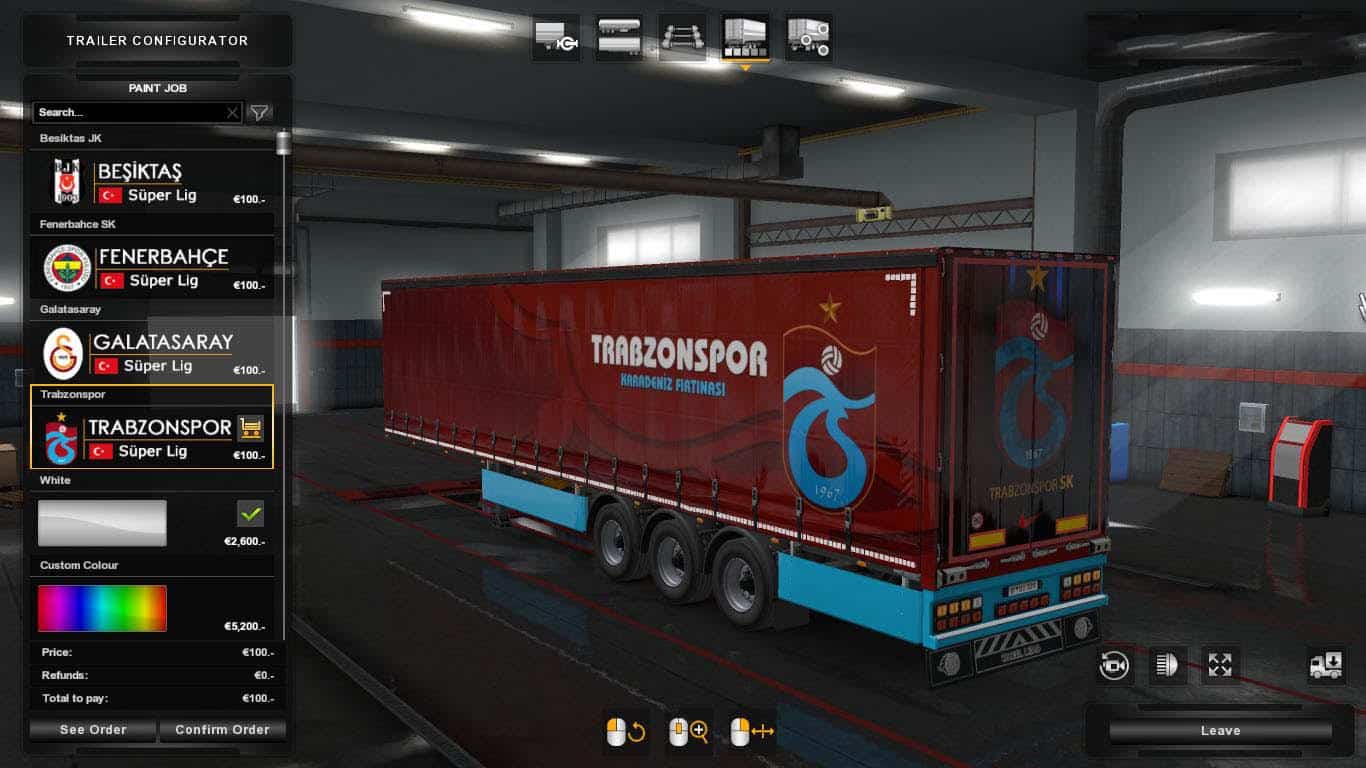Open the first trailer icon tab

click(556, 37)
